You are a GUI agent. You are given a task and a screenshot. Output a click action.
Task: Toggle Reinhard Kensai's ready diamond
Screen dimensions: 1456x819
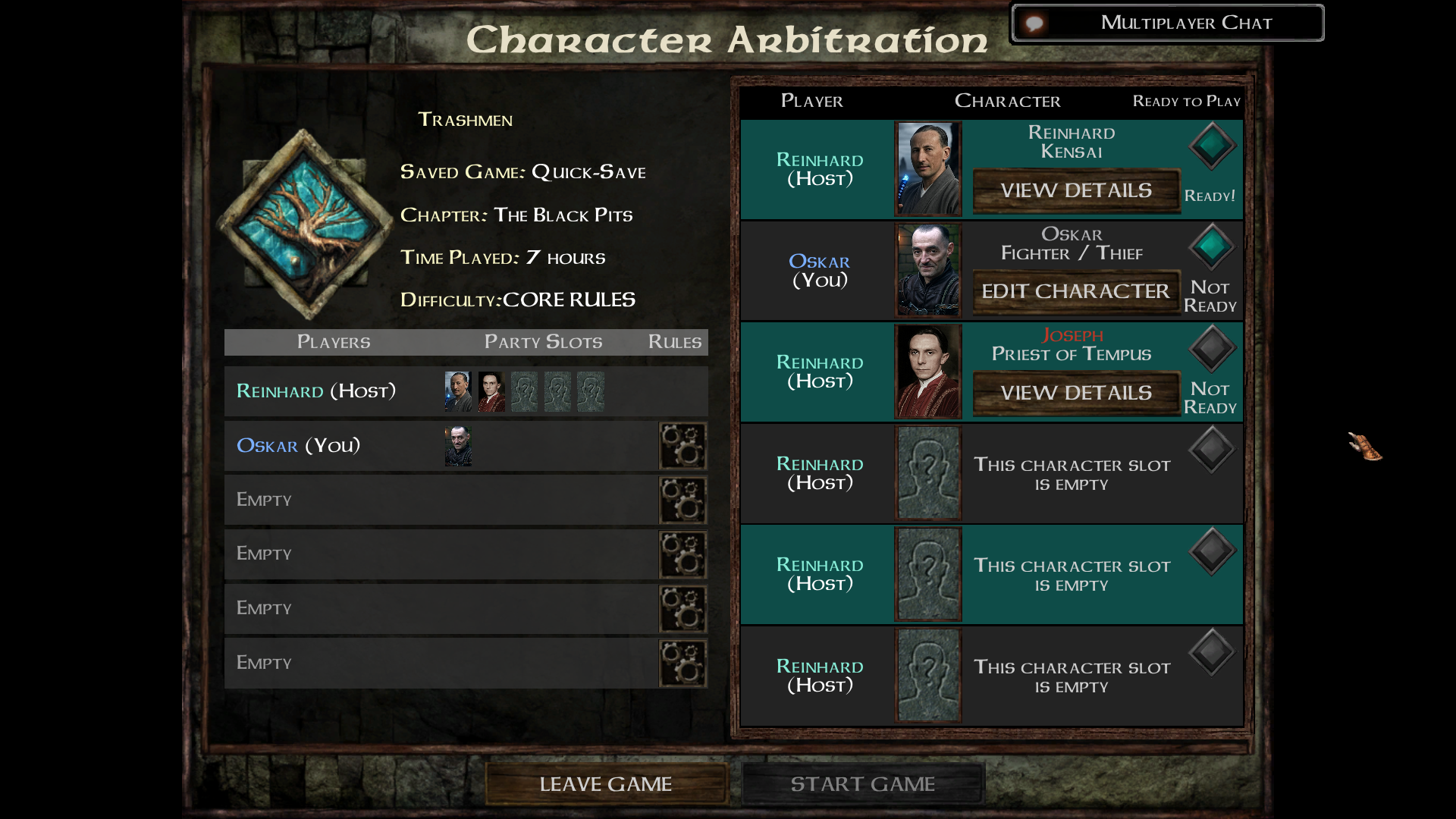[1212, 145]
